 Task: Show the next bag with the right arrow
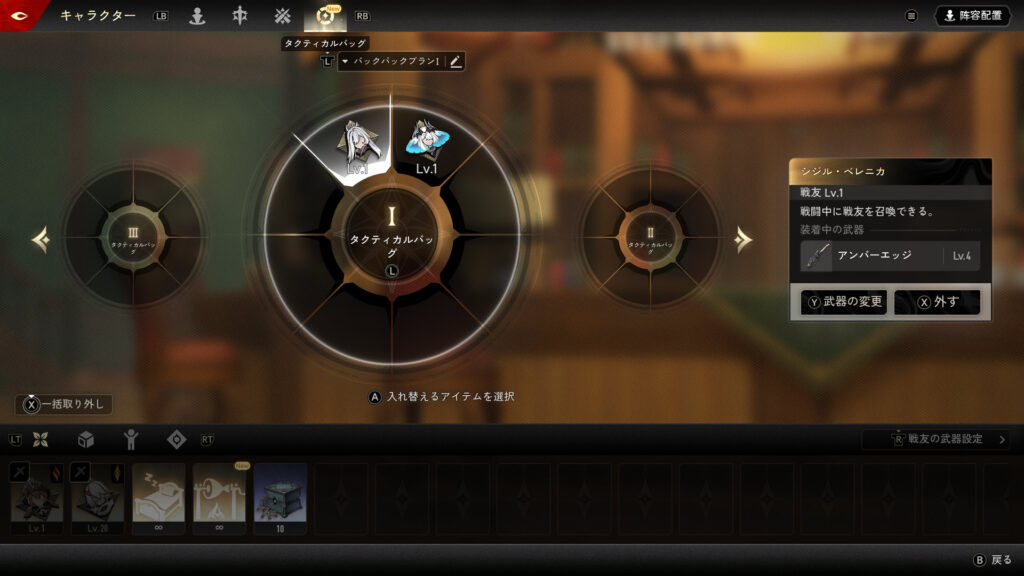pyautogui.click(x=743, y=239)
